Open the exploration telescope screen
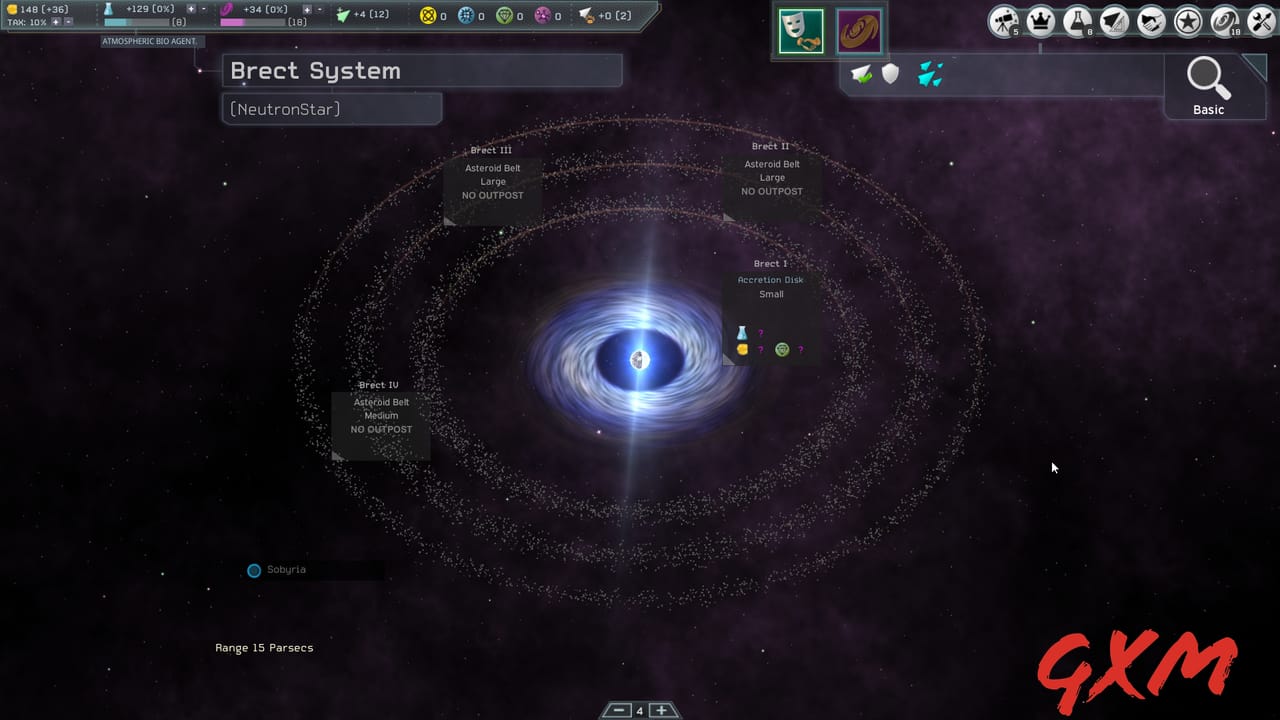Image resolution: width=1280 pixels, height=720 pixels. [x=1004, y=20]
